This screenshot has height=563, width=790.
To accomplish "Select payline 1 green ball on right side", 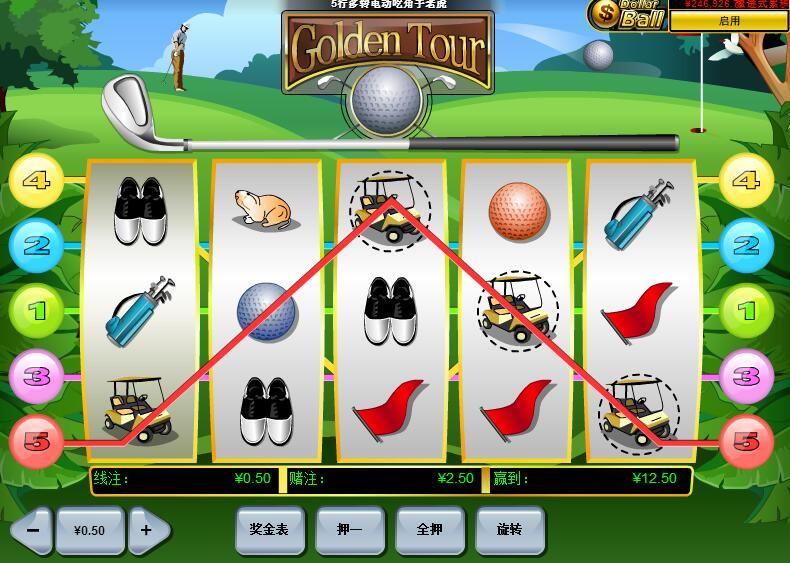I will pos(746,310).
